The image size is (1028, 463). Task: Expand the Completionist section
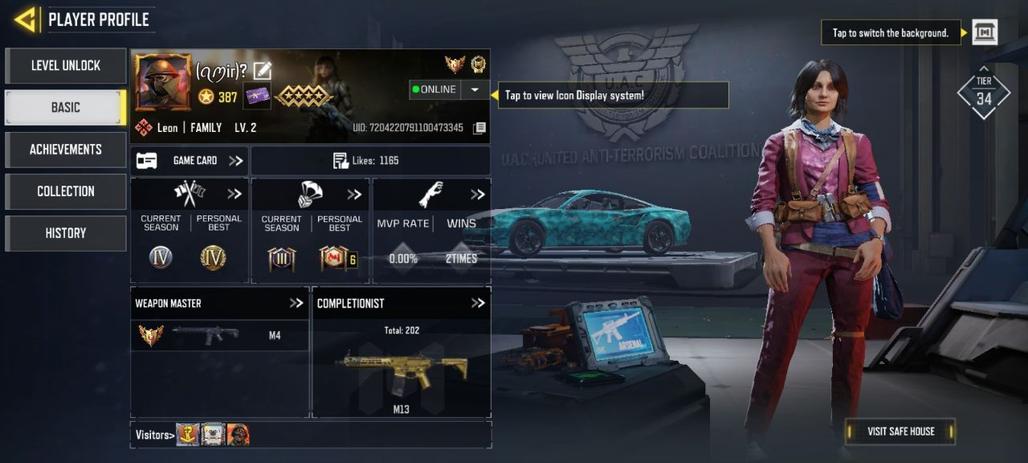click(x=478, y=303)
